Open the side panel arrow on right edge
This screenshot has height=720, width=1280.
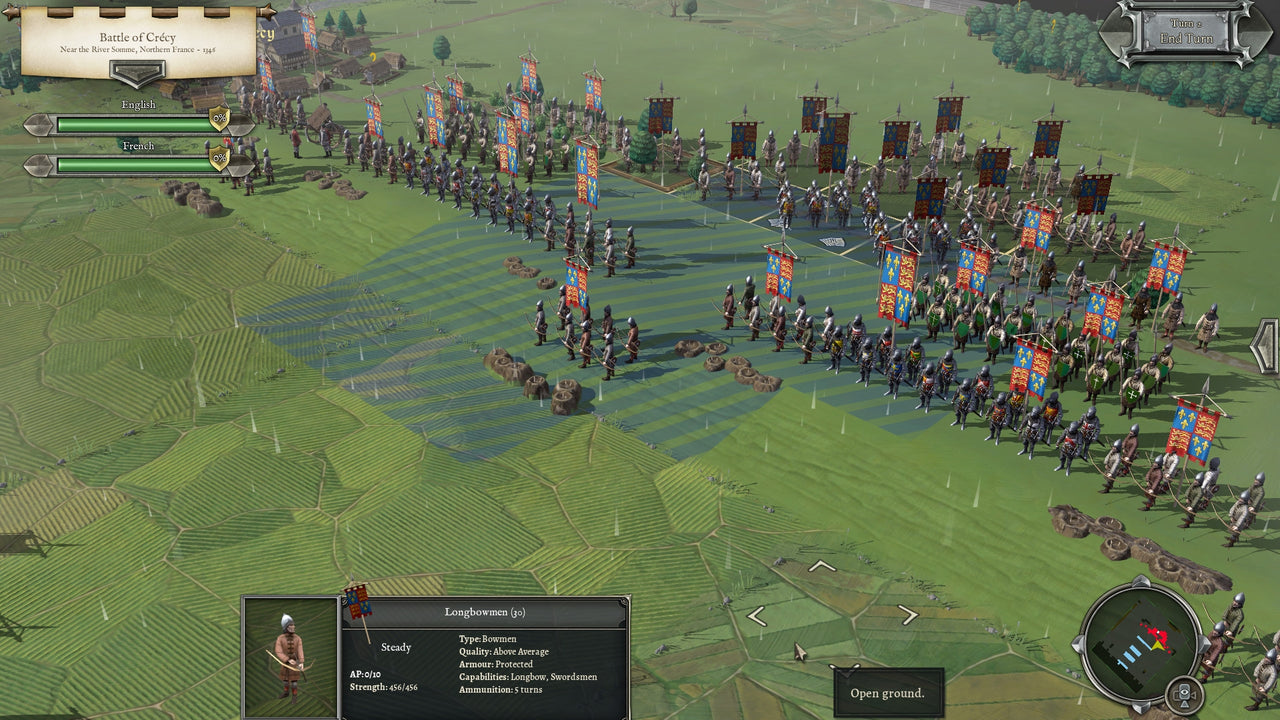pos(1267,346)
